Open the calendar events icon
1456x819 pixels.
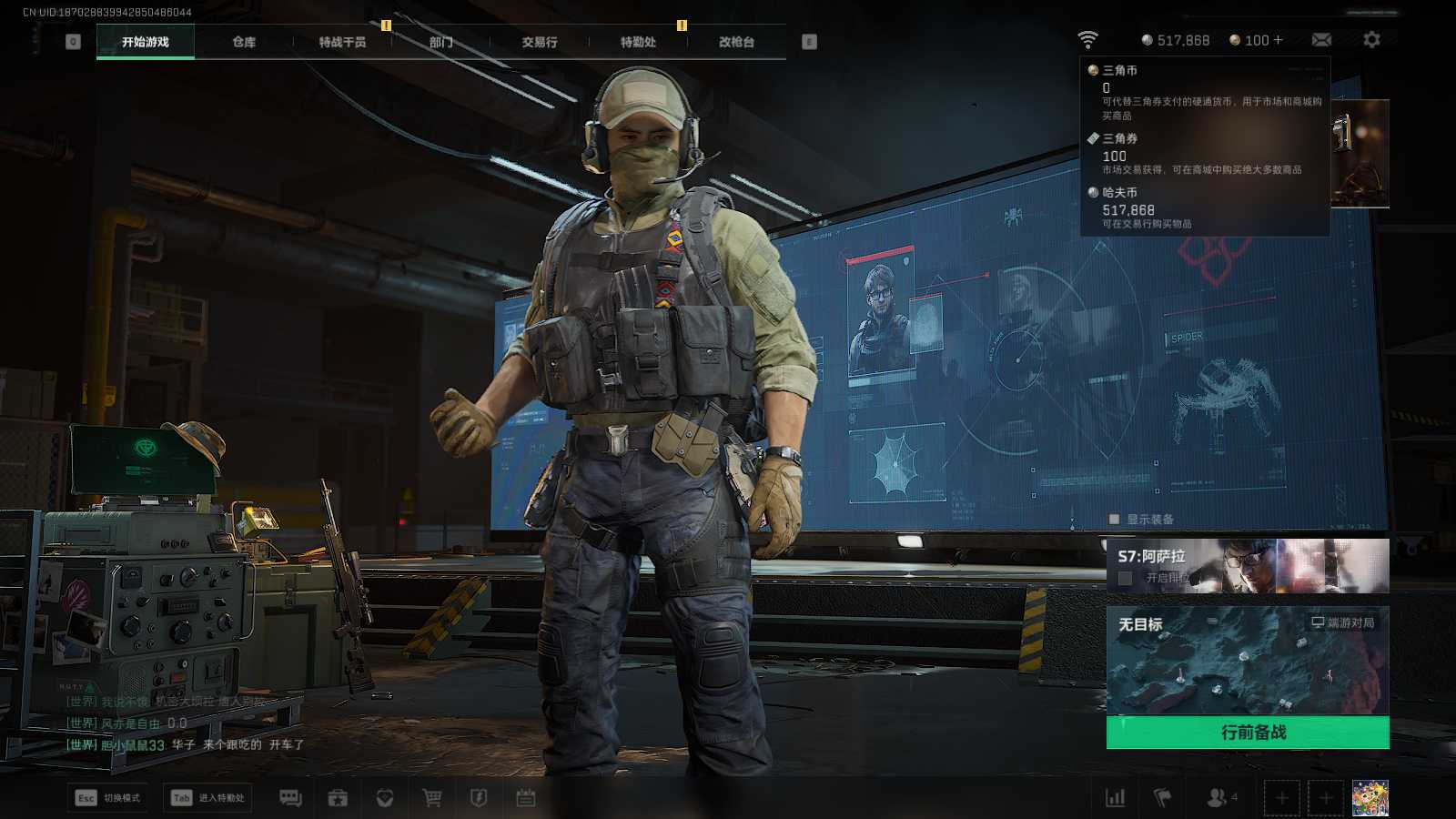[526, 798]
